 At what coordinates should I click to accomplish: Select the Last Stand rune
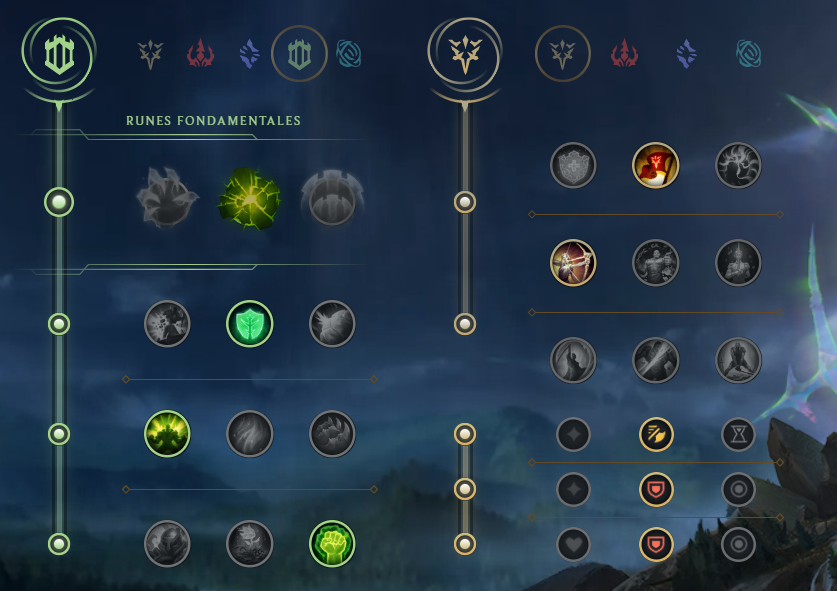click(738, 360)
